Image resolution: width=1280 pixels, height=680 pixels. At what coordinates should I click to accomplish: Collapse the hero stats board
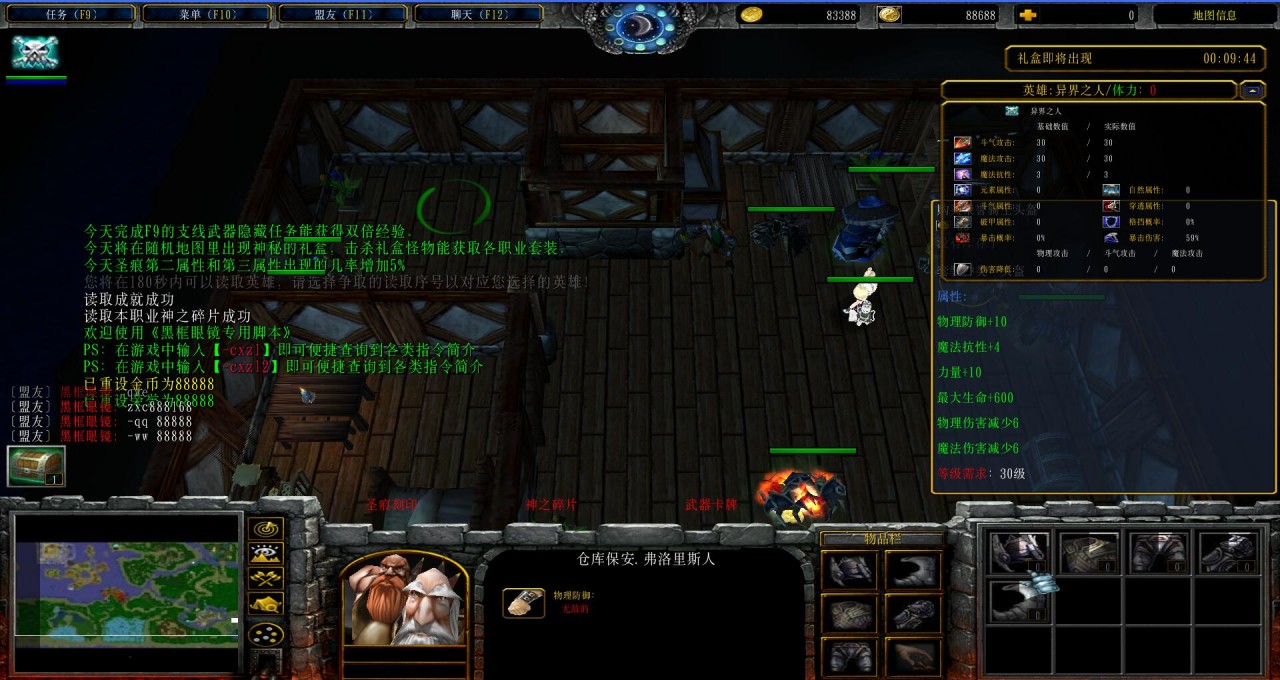(x=1252, y=90)
